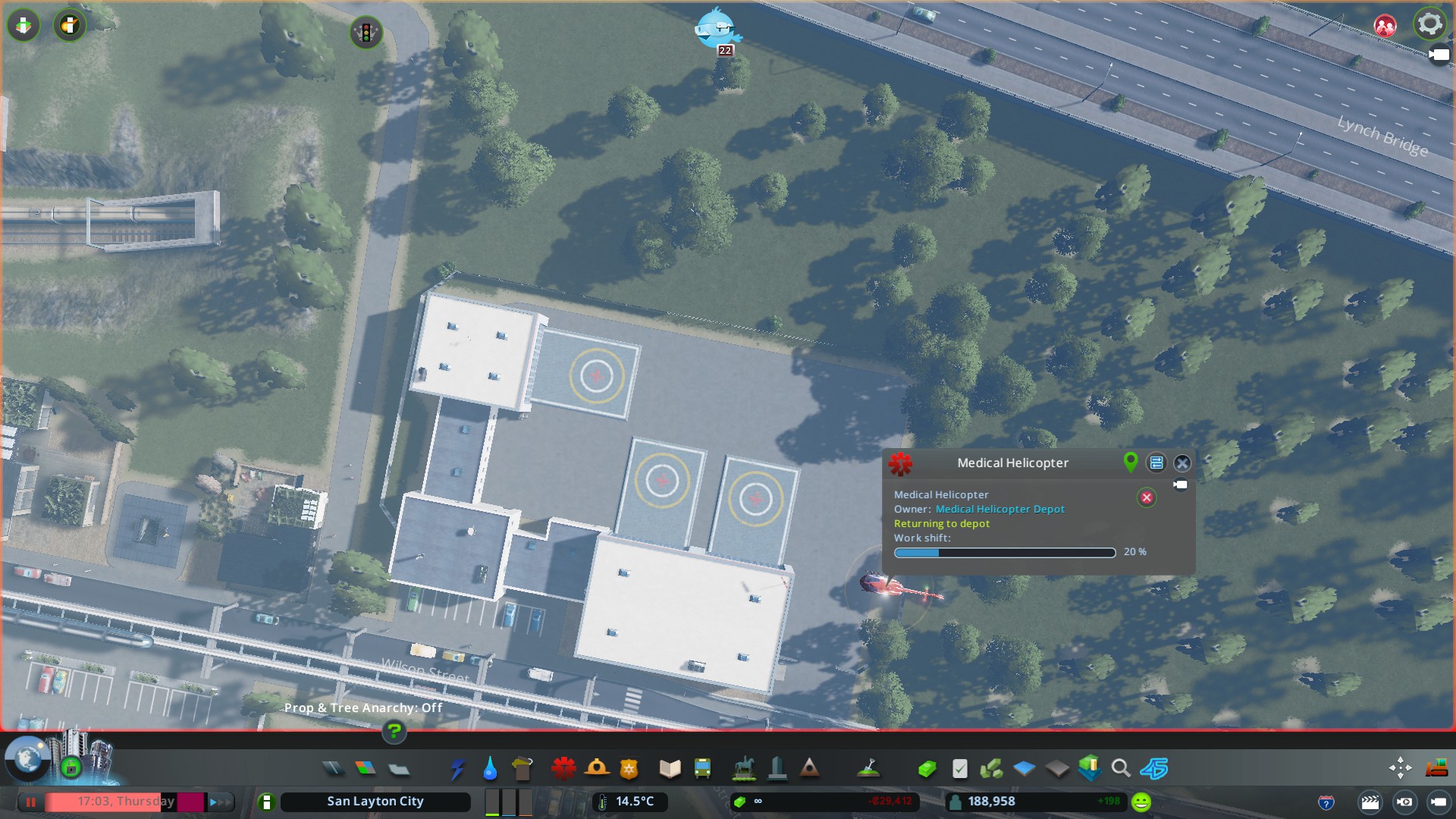
Task: Activate the bulldozer tool
Action: [1436, 768]
